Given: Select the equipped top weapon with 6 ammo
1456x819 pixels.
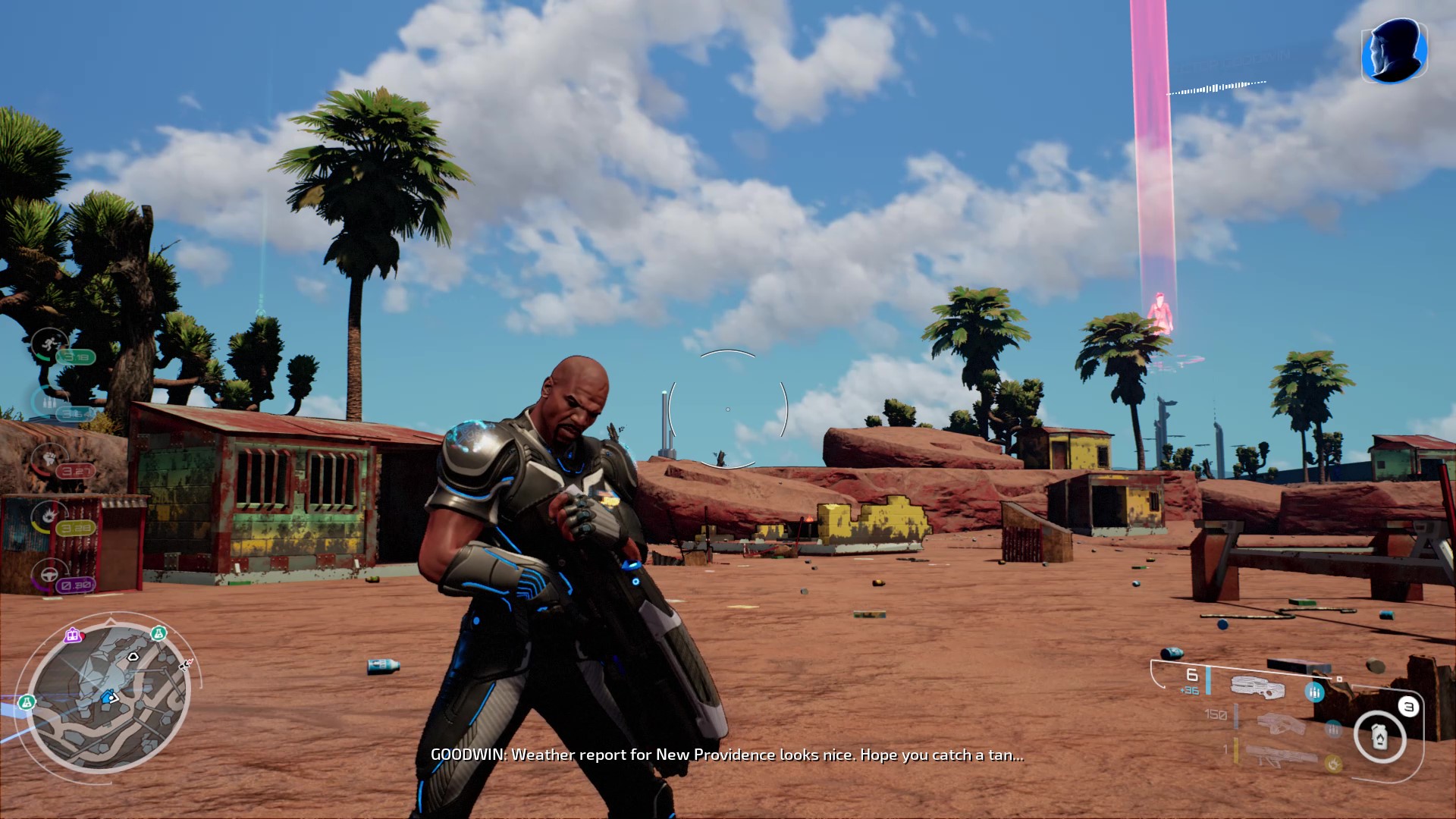Looking at the screenshot, I should [x=1257, y=686].
